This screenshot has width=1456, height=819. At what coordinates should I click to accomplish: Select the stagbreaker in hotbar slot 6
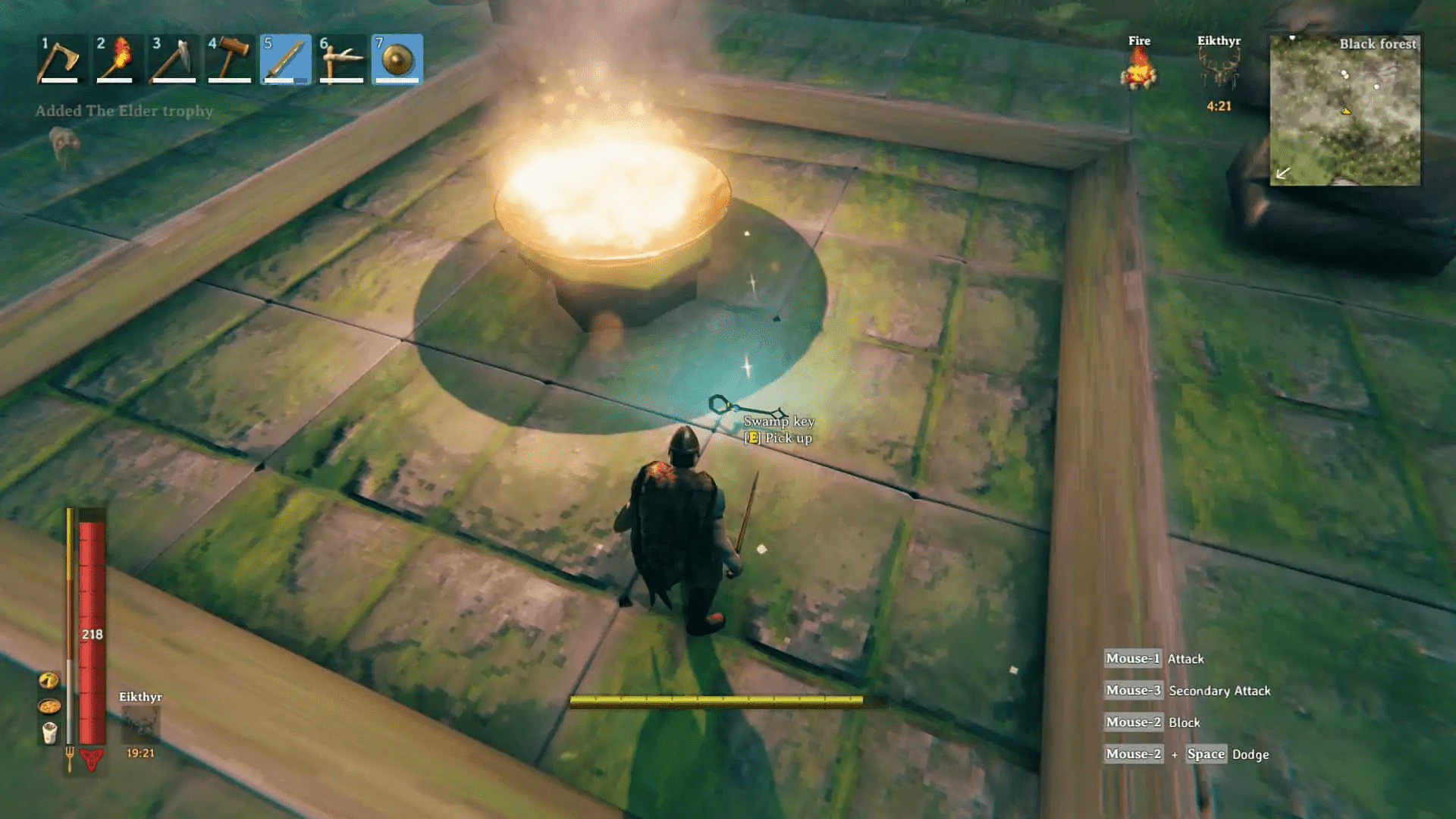tap(341, 59)
